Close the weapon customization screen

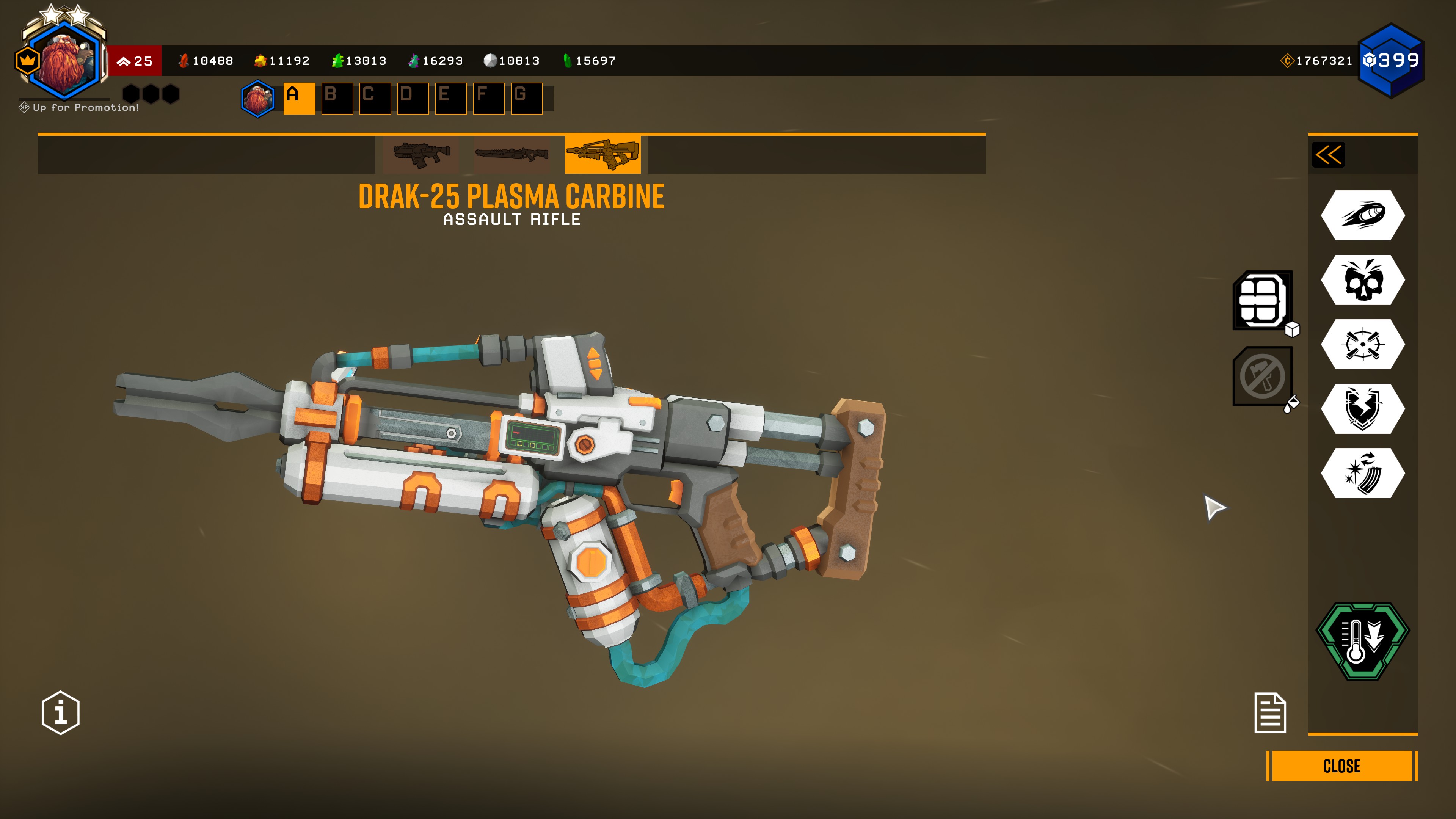coord(1341,766)
